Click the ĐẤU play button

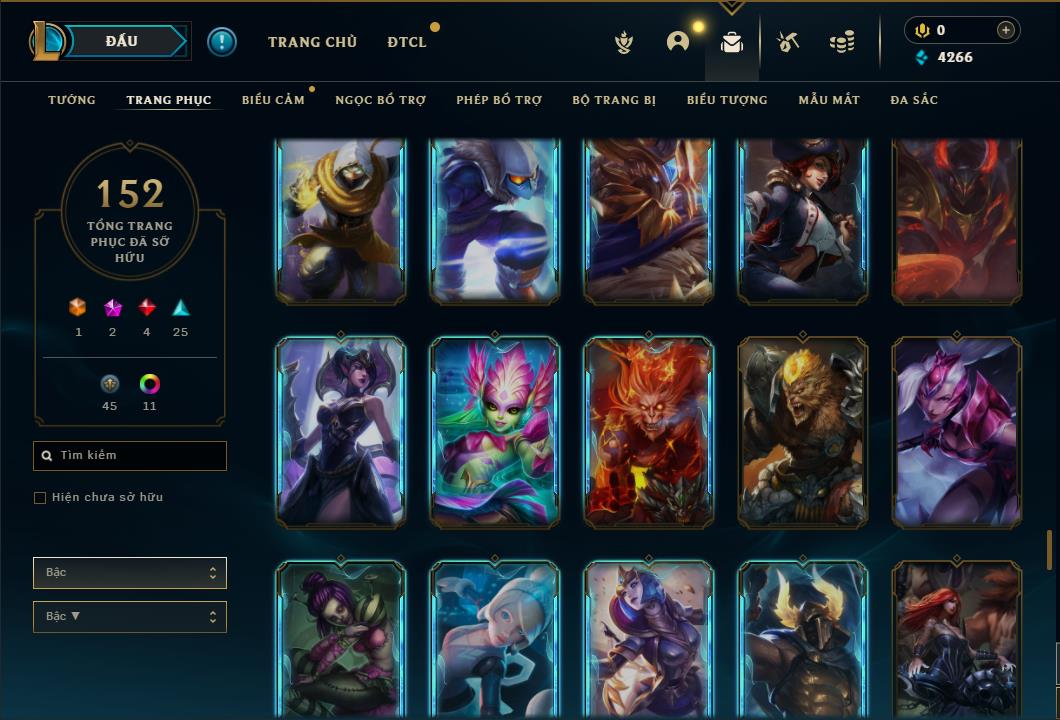click(x=121, y=41)
